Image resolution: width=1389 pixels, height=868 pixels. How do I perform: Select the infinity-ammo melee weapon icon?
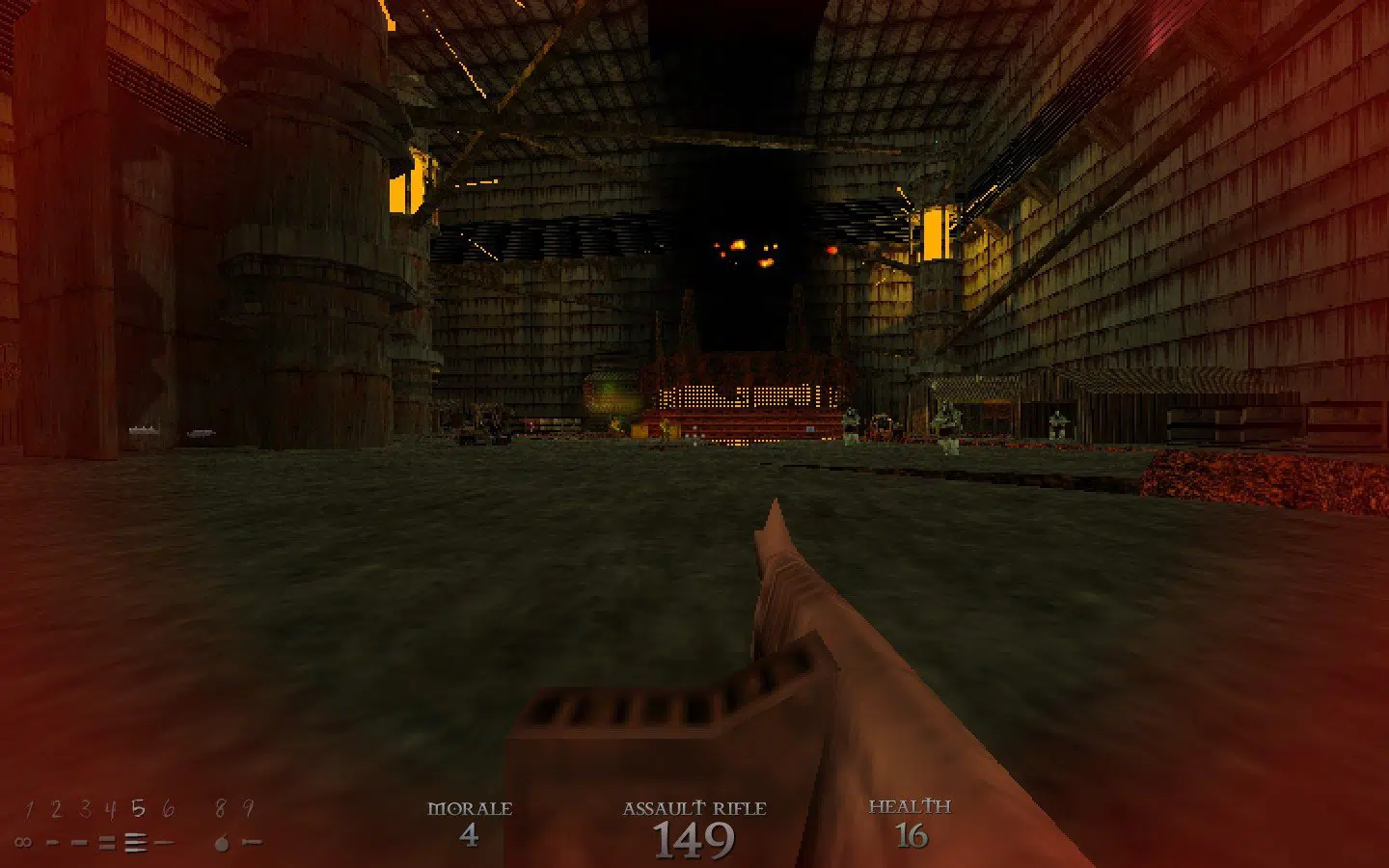pyautogui.click(x=23, y=841)
